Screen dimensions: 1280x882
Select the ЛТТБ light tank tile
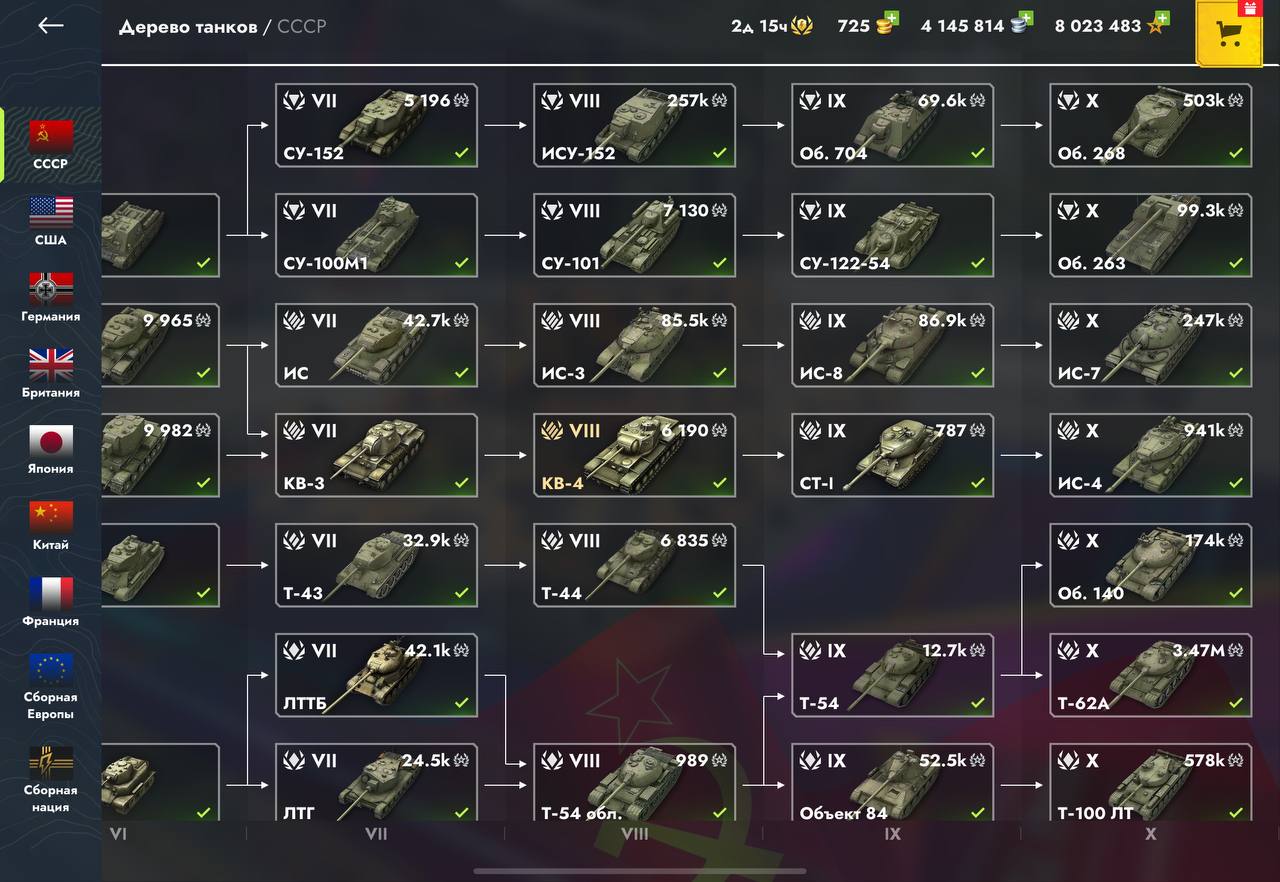pyautogui.click(x=376, y=675)
